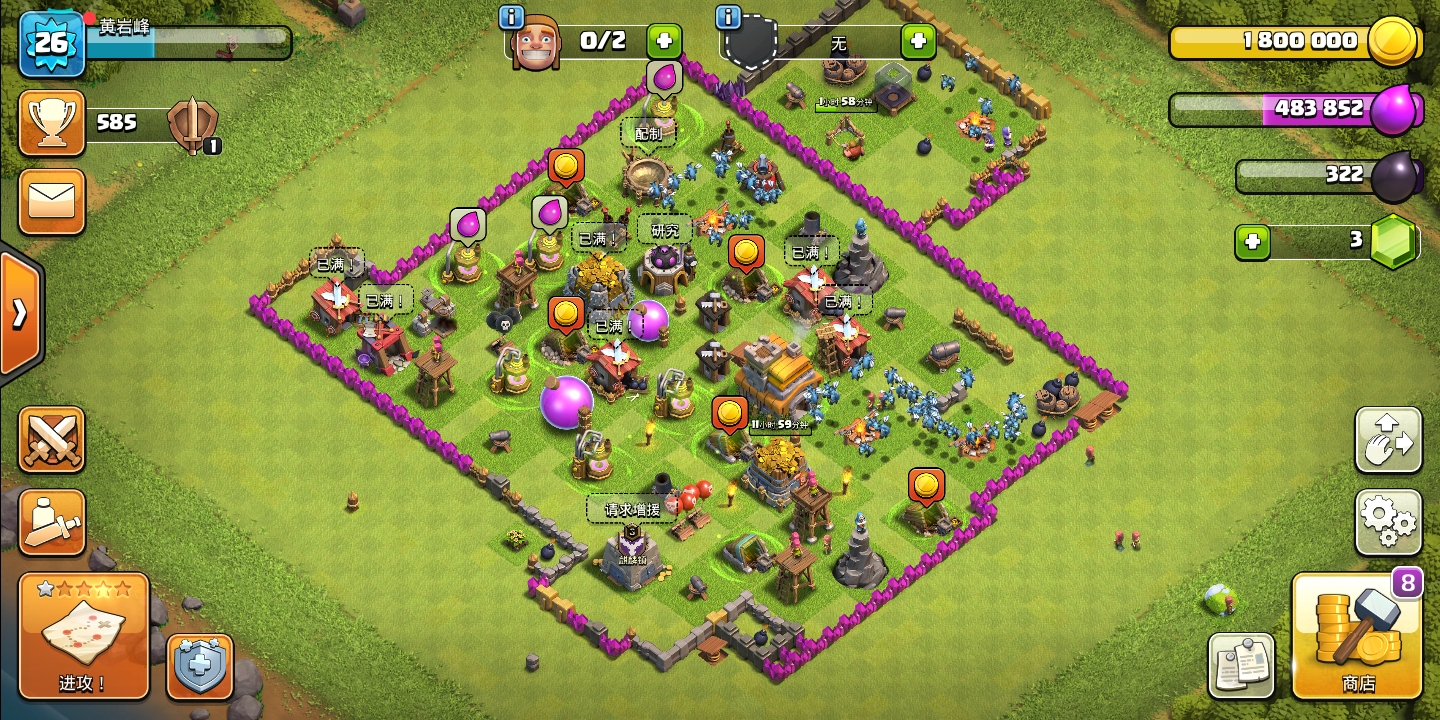Viewport: 1440px width, 720px height.
Task: Add a shield with the green plus
Action: point(918,42)
